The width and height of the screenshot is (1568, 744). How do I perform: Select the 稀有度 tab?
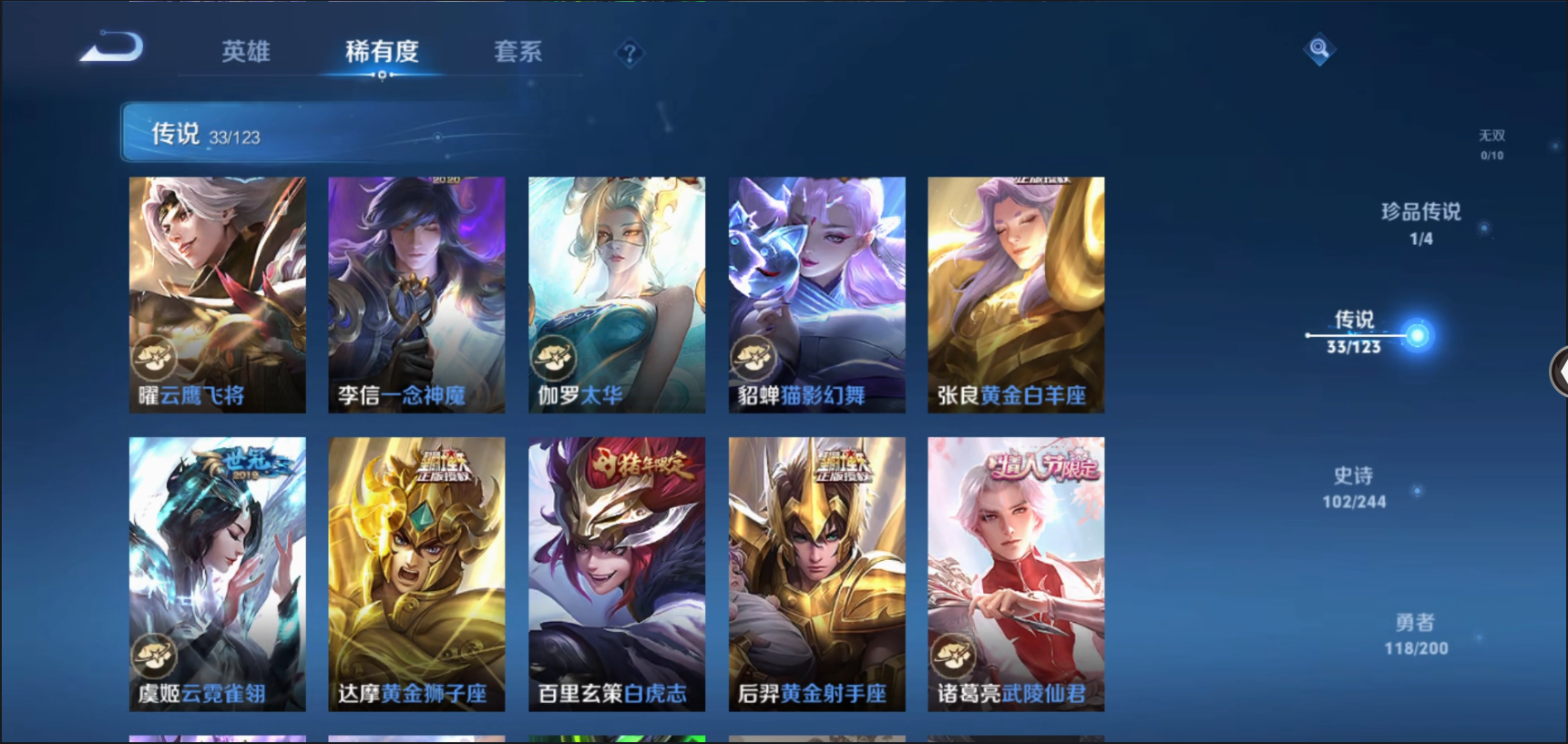pos(382,51)
